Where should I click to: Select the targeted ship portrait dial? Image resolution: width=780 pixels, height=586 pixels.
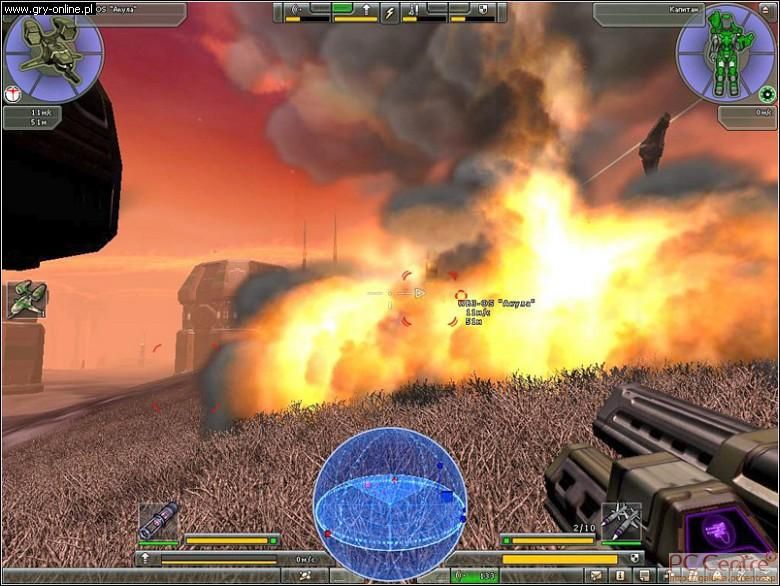point(53,52)
